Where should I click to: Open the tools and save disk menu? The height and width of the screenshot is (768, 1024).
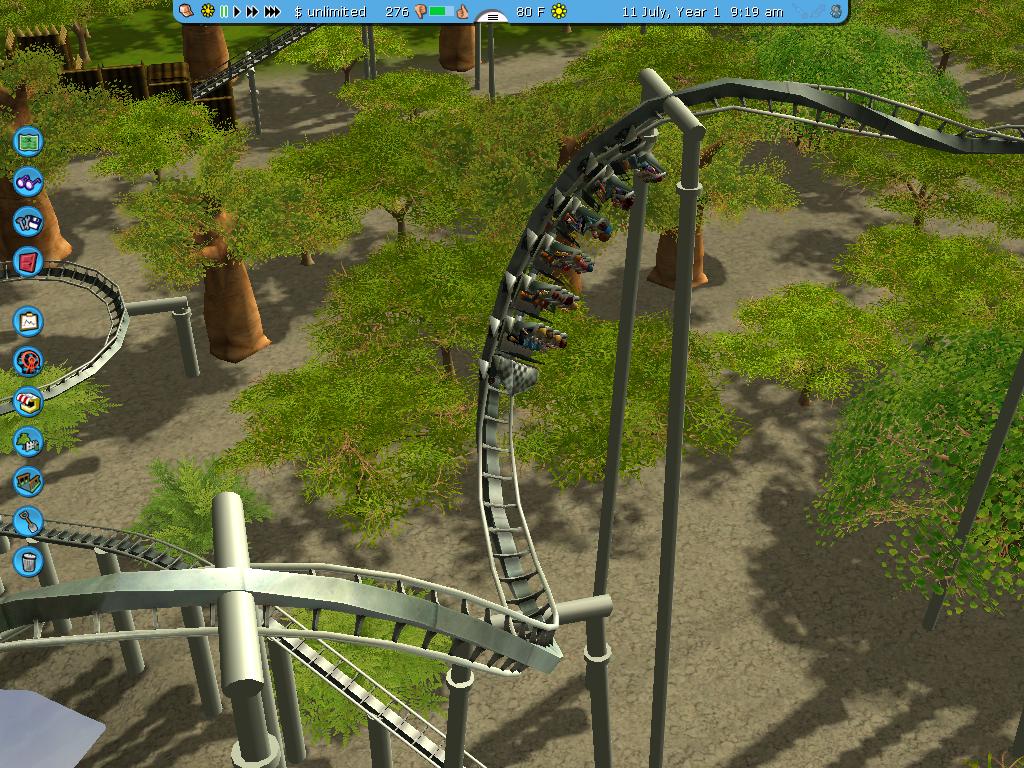click(x=29, y=222)
